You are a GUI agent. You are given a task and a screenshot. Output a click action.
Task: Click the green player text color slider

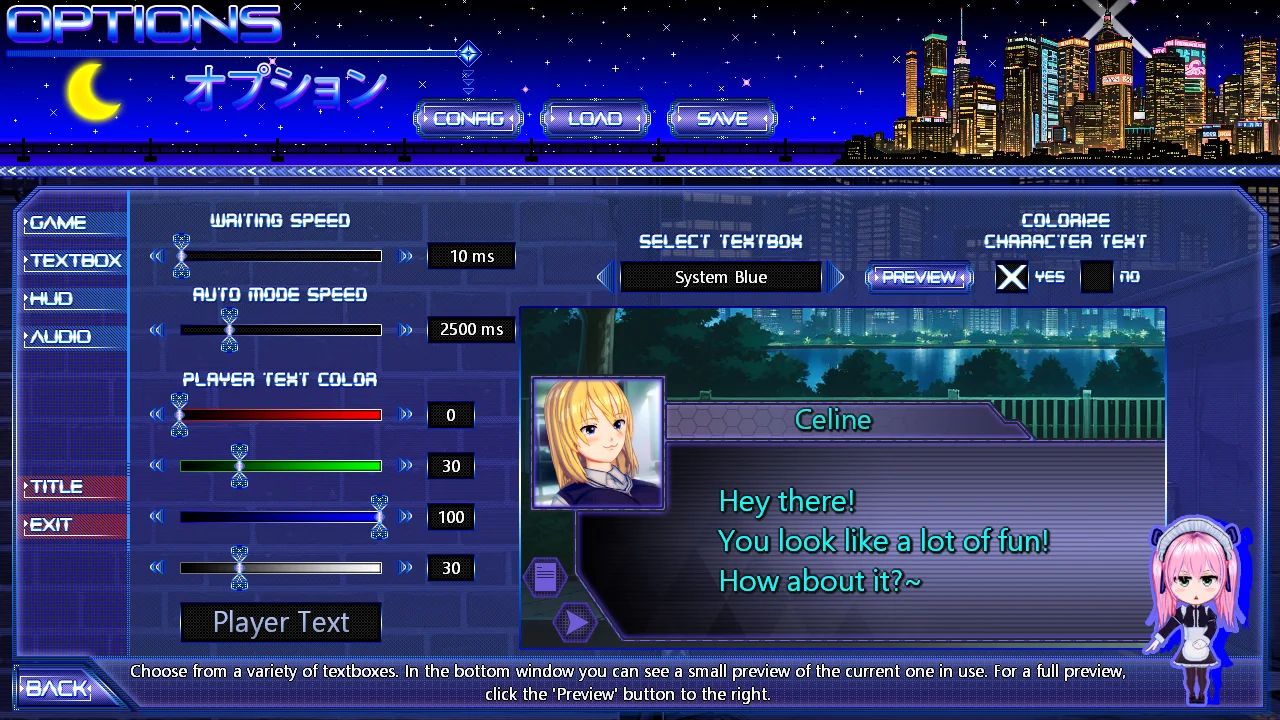click(x=281, y=466)
